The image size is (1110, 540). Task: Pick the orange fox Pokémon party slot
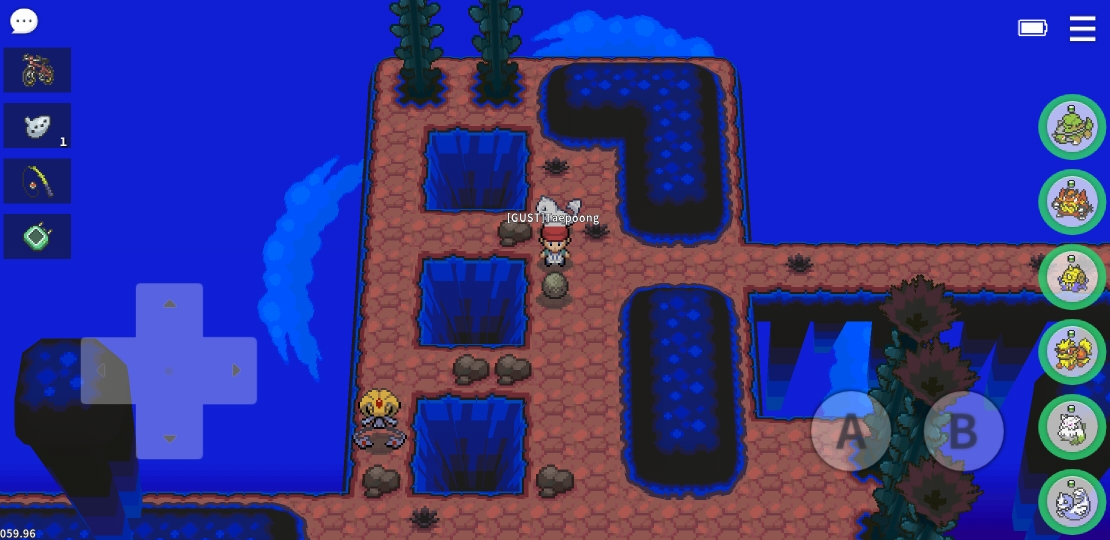[x=1072, y=352]
